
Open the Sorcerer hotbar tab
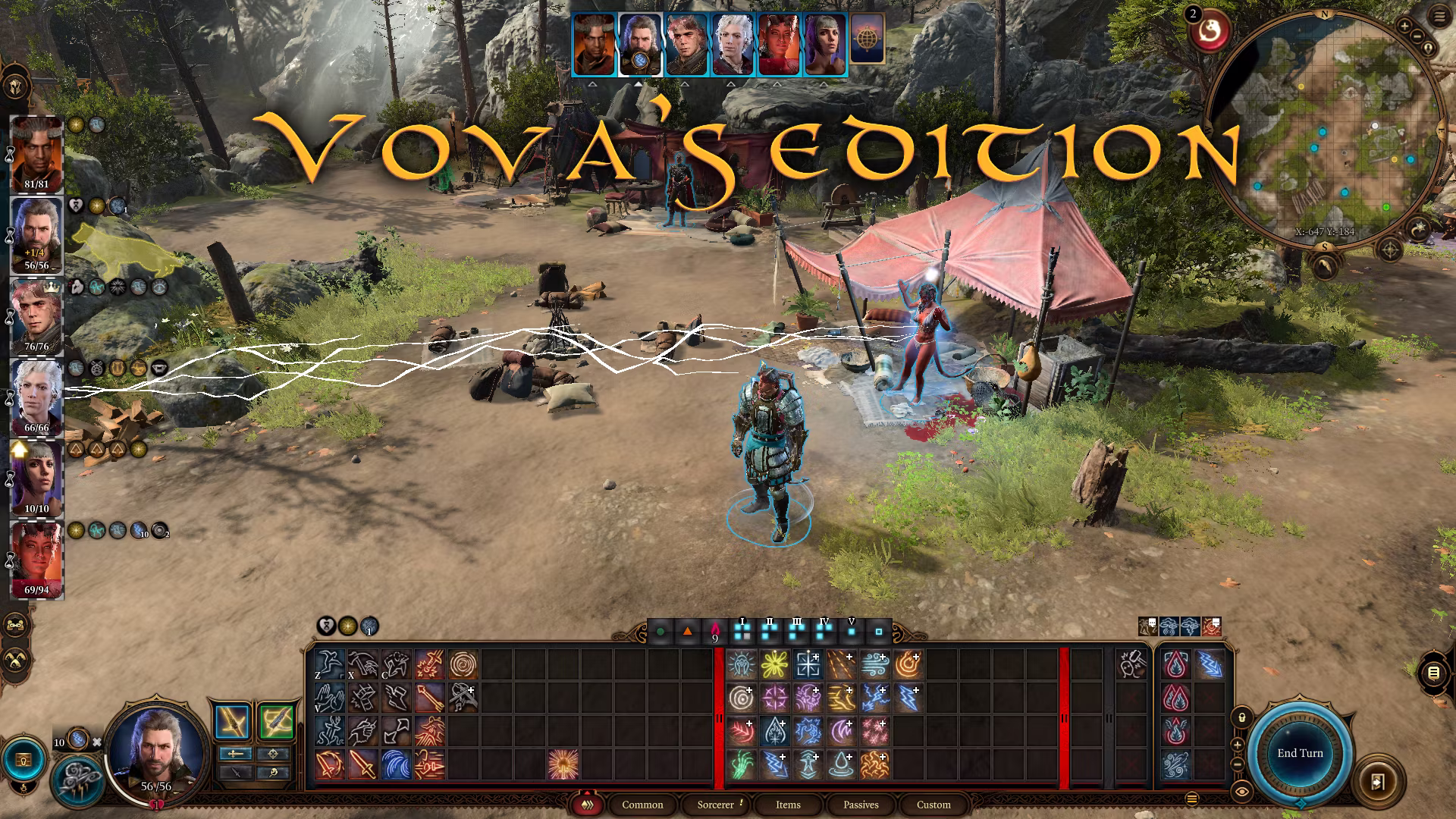point(716,805)
